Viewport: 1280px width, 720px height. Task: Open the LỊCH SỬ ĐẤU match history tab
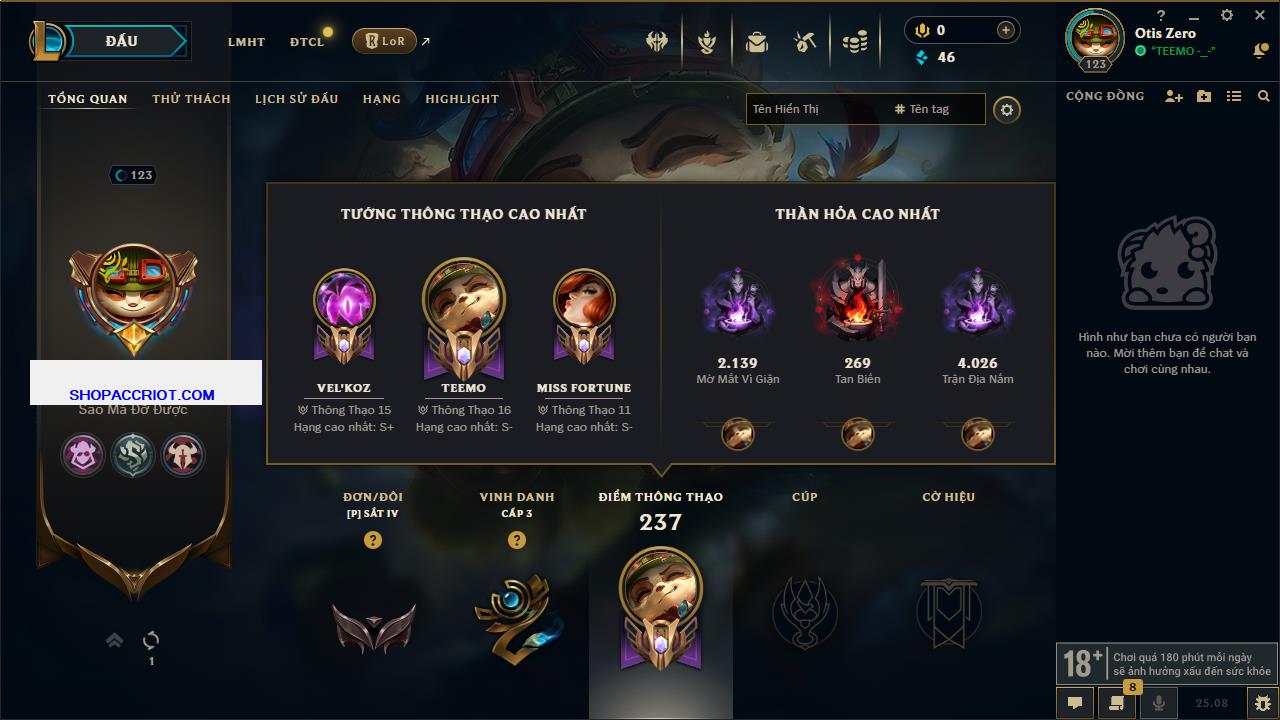click(296, 99)
